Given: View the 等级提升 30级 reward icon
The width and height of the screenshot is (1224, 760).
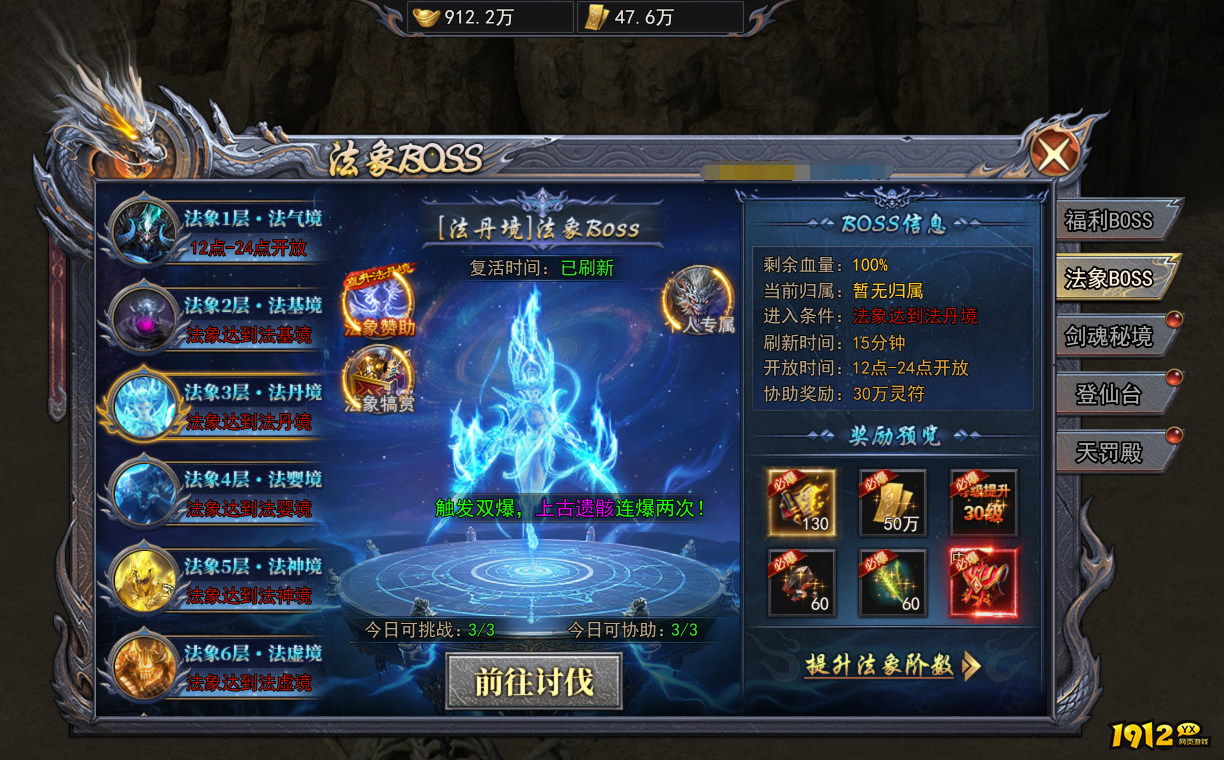Looking at the screenshot, I should [983, 502].
